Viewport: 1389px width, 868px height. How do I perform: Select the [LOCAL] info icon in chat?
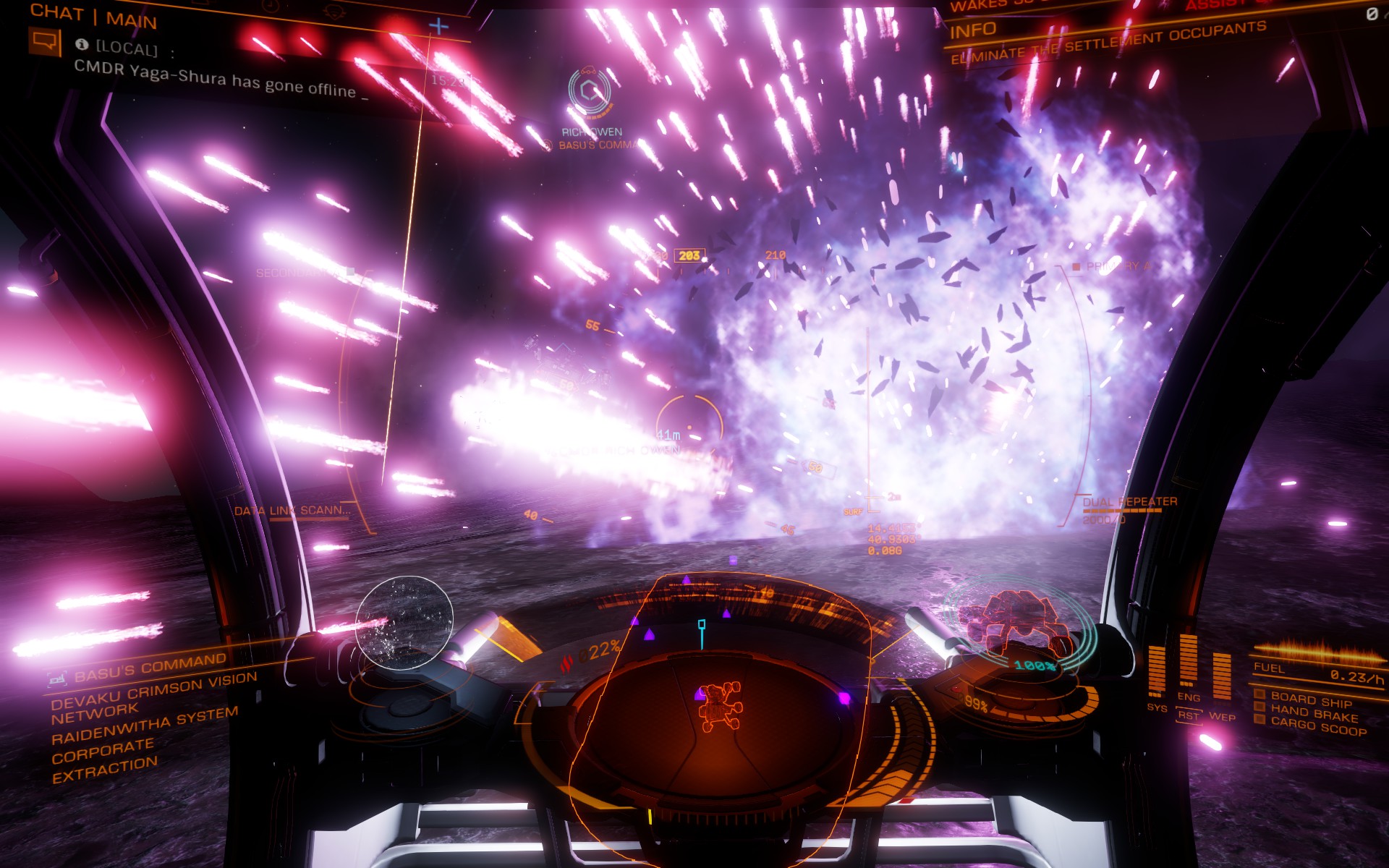(x=81, y=45)
